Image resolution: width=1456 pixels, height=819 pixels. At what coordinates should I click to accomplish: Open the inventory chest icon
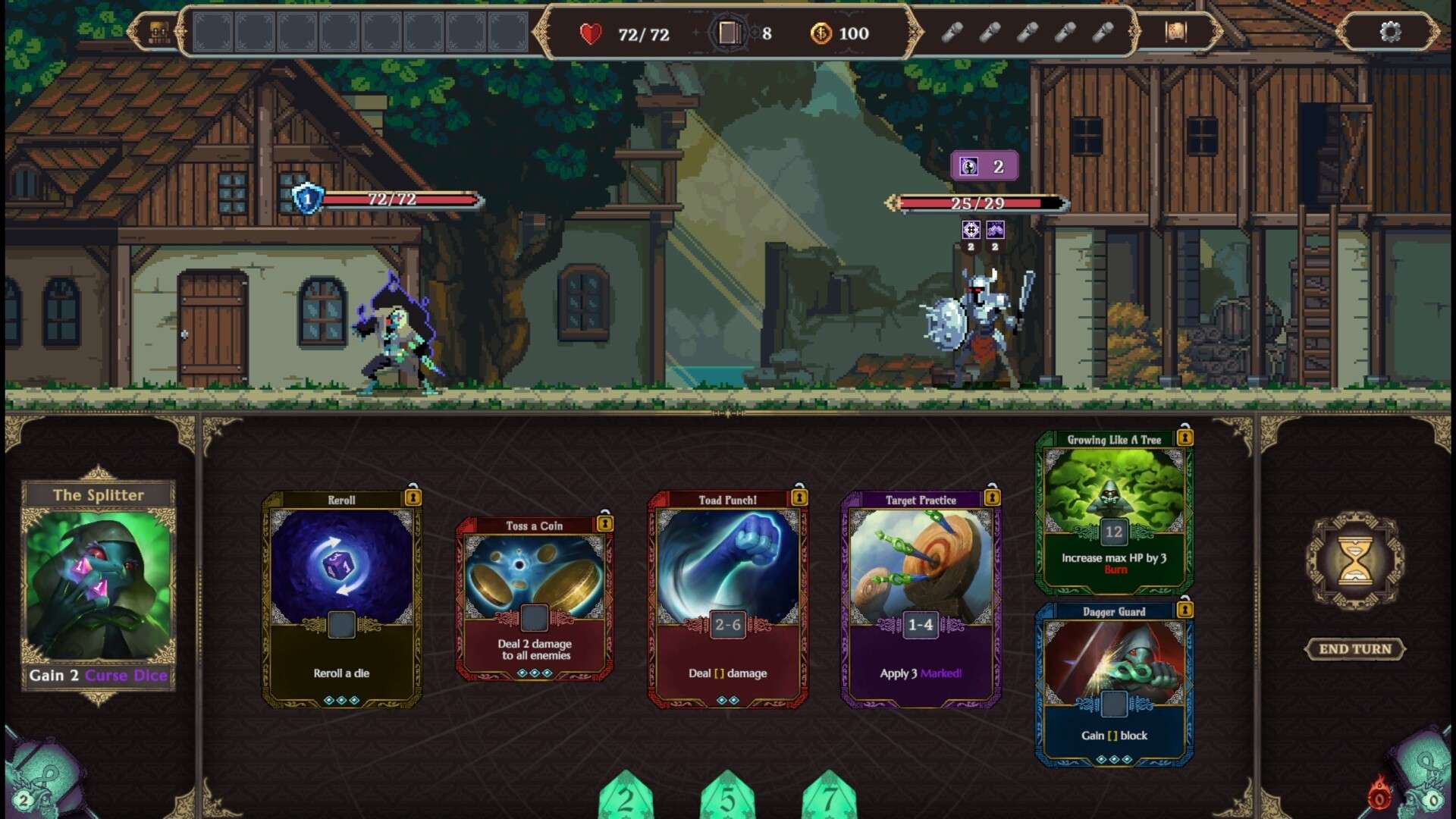[158, 32]
